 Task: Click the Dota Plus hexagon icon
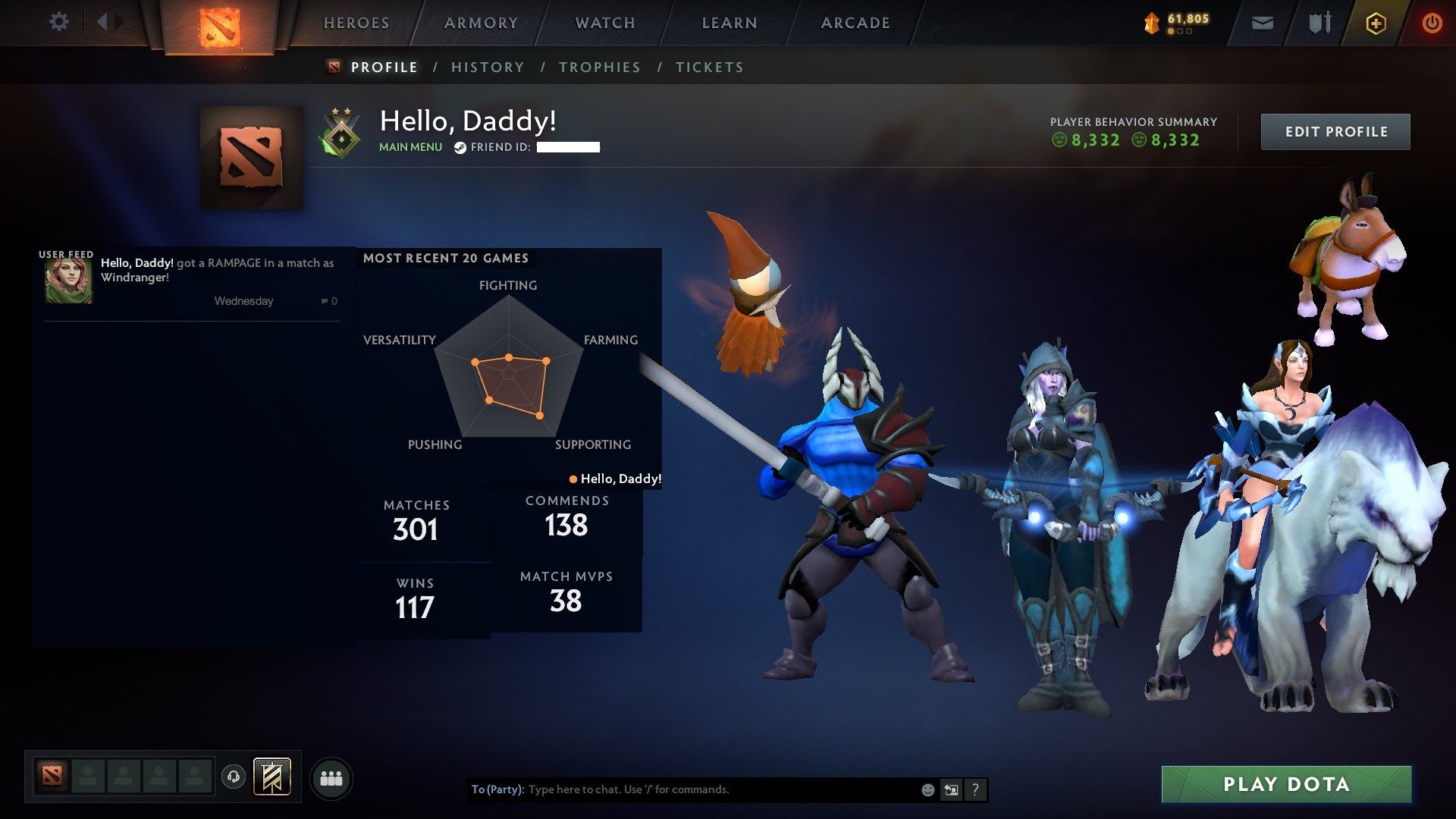(1376, 23)
